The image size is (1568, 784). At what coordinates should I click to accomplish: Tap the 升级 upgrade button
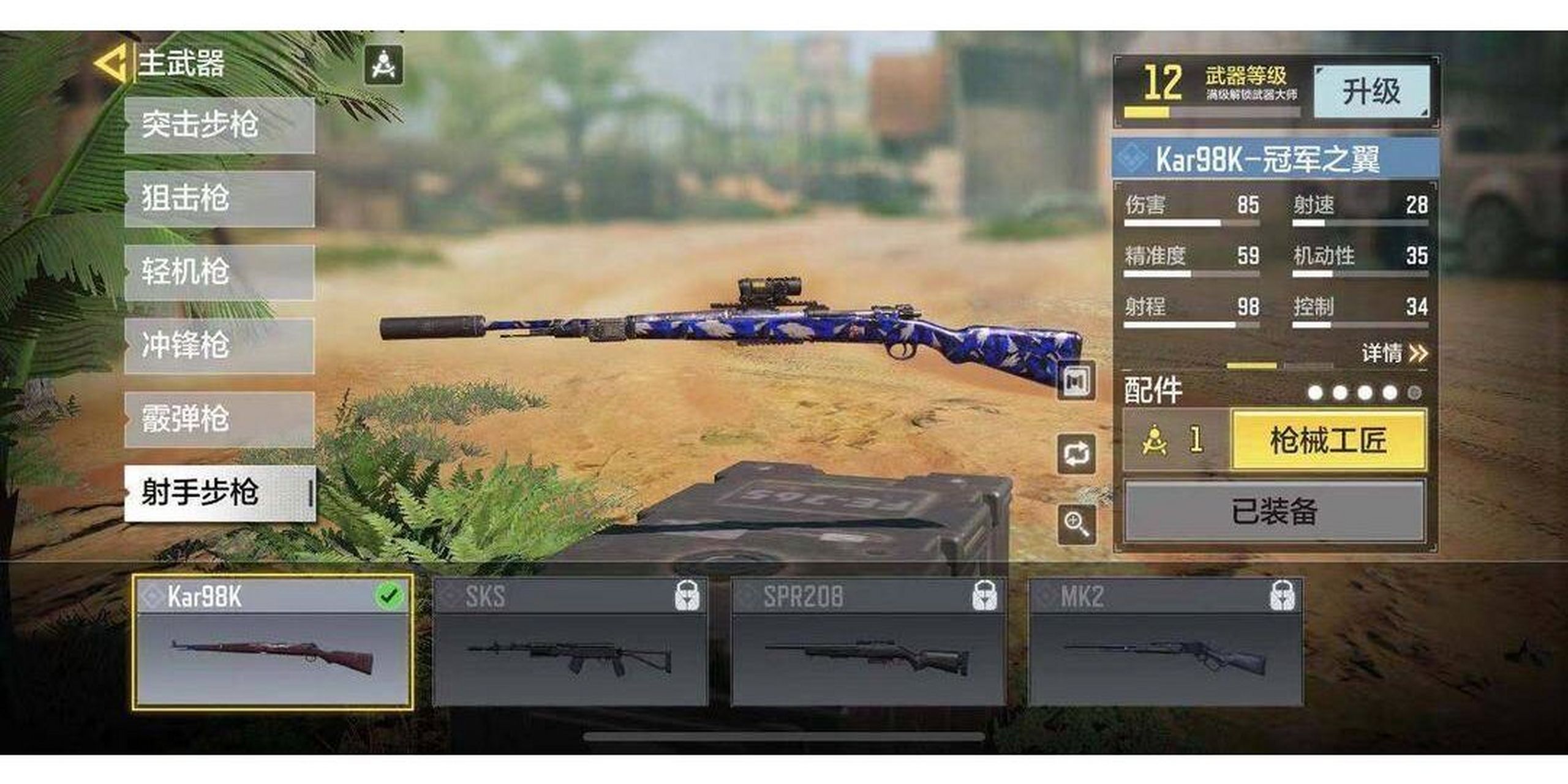[1372, 92]
